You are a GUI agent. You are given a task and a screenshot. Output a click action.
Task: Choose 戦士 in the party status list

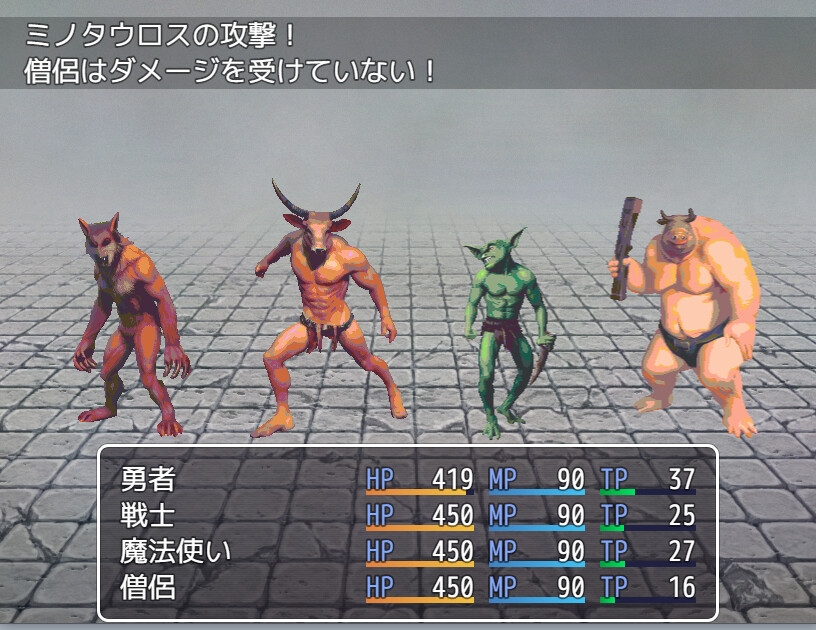(x=148, y=516)
